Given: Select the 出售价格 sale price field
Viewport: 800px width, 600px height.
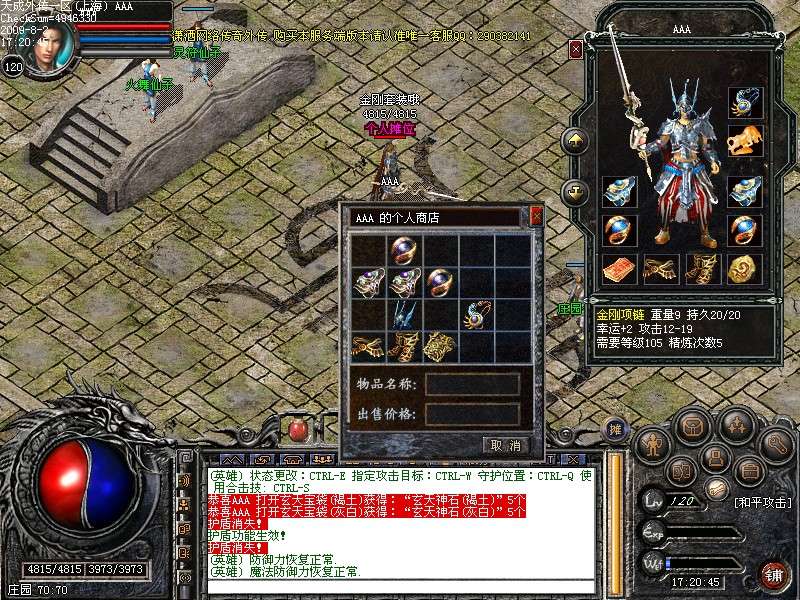Looking at the screenshot, I should [x=472, y=413].
